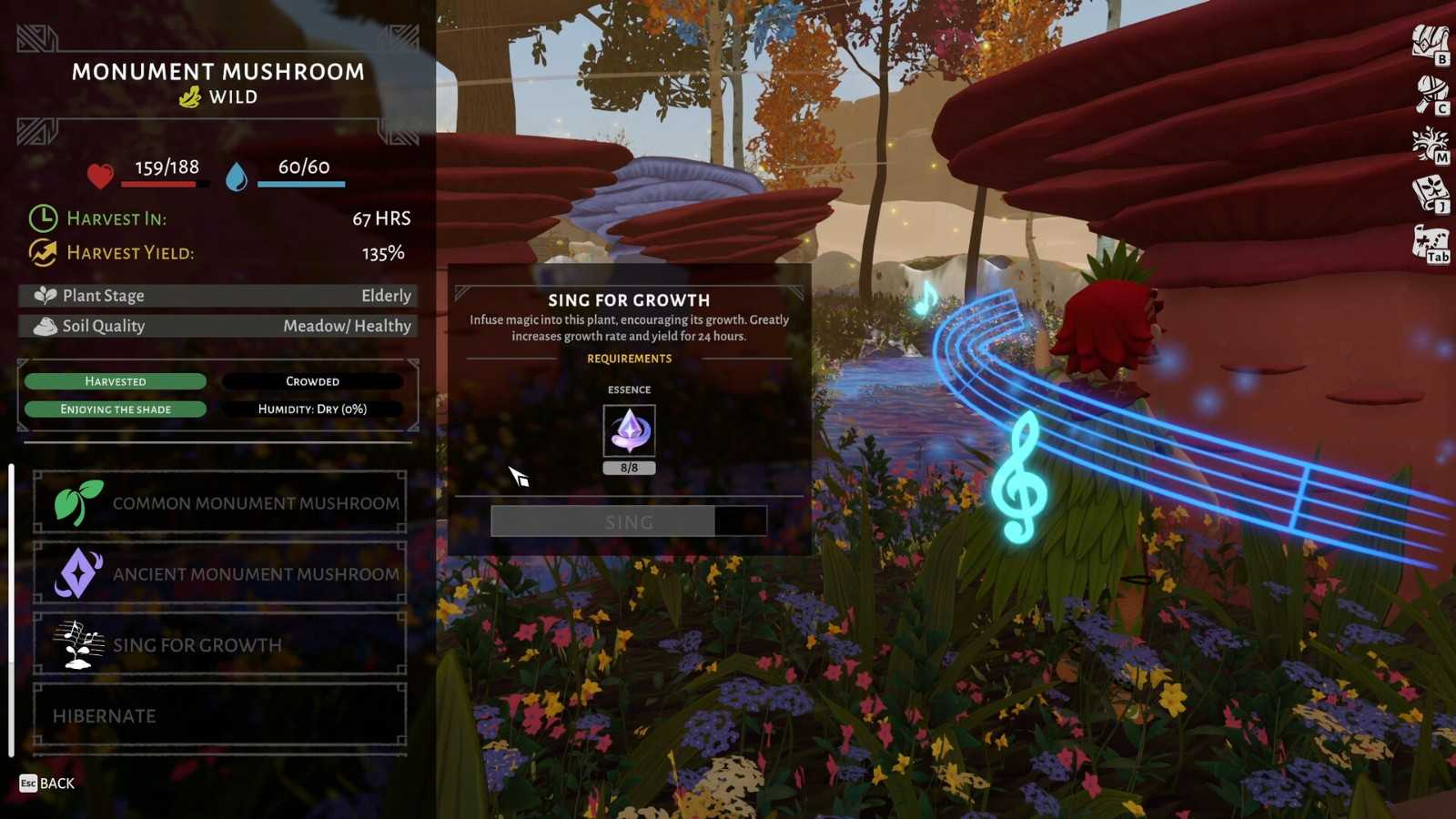Choose Ancient Monument Mushroom option
The width and height of the screenshot is (1456, 819).
(x=219, y=573)
